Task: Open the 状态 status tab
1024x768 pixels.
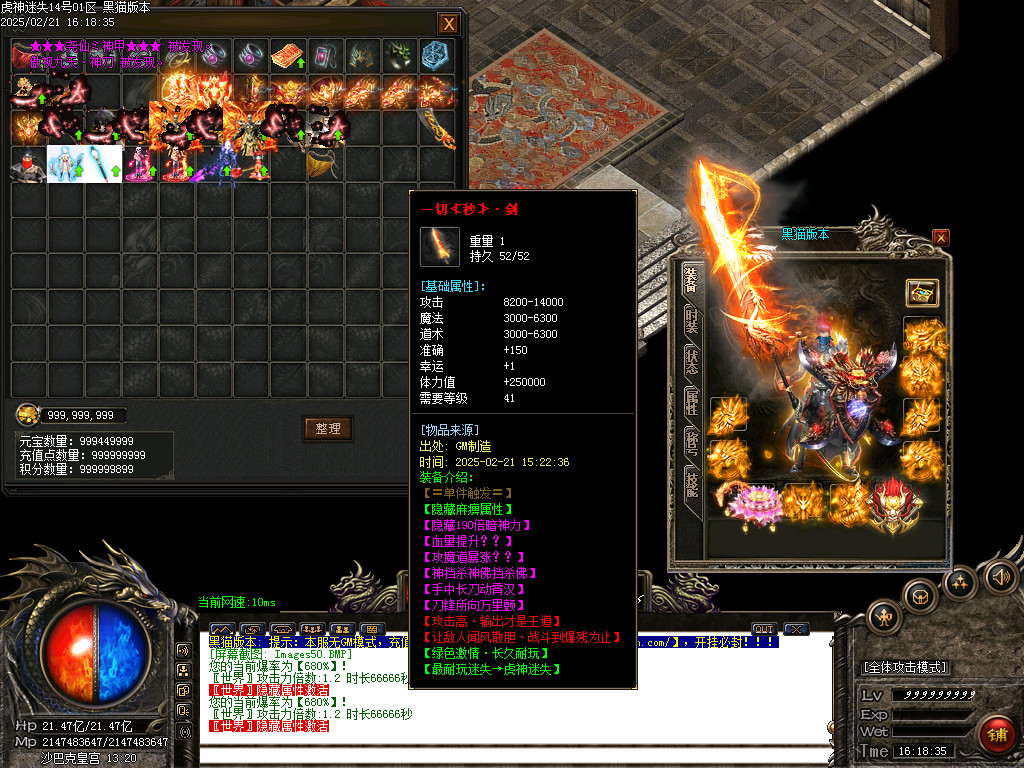Action: point(691,361)
